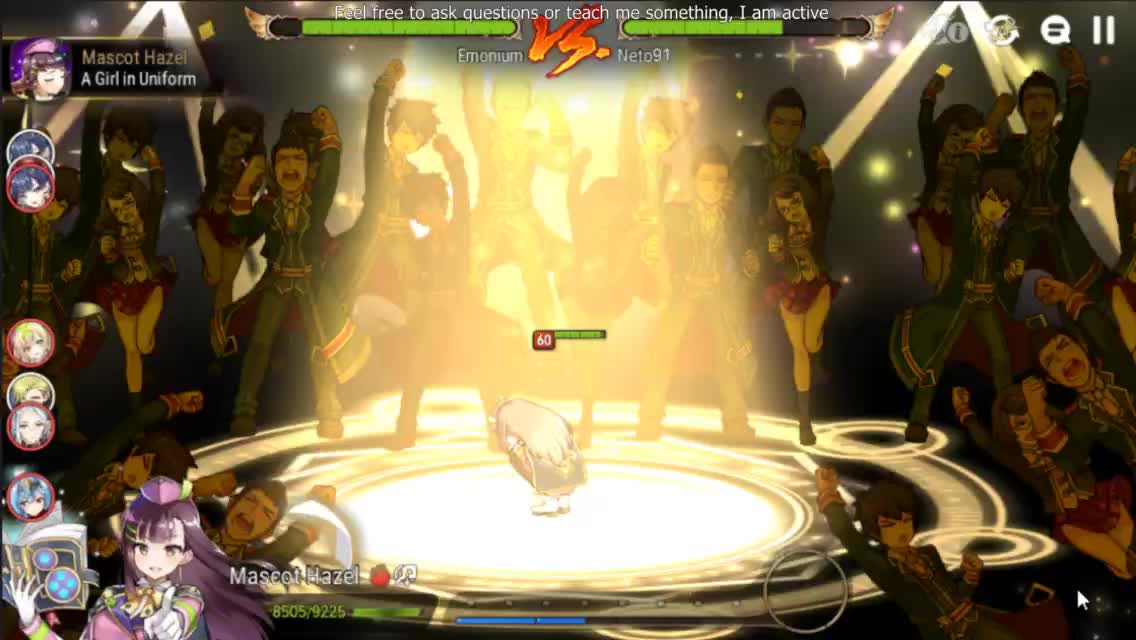The width and height of the screenshot is (1136, 640).
Task: Pause the battle
Action: (x=1104, y=31)
